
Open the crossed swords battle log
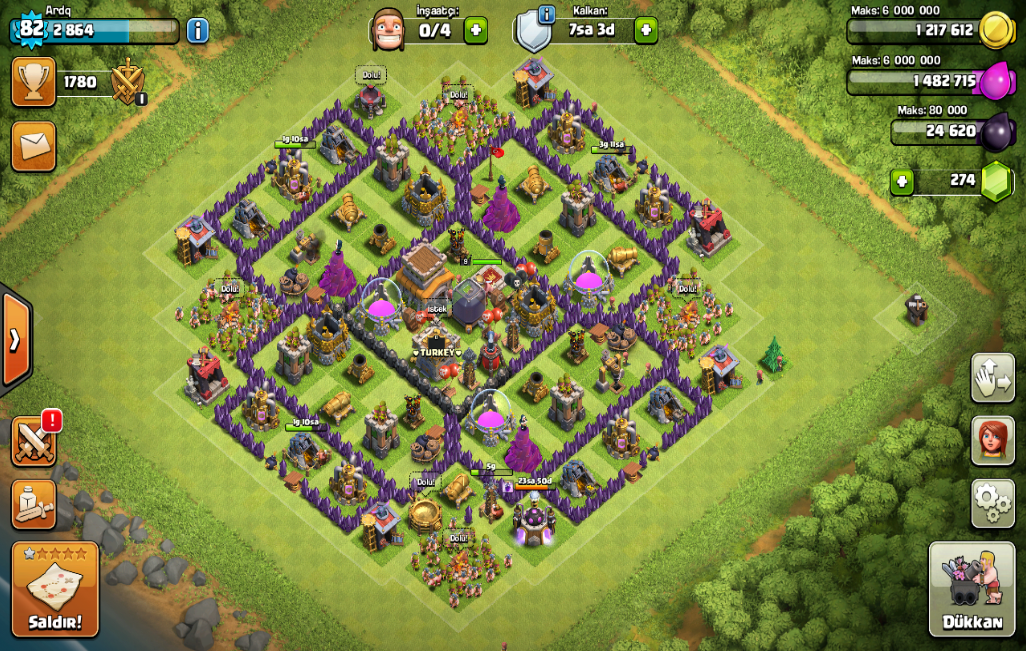click(x=33, y=441)
